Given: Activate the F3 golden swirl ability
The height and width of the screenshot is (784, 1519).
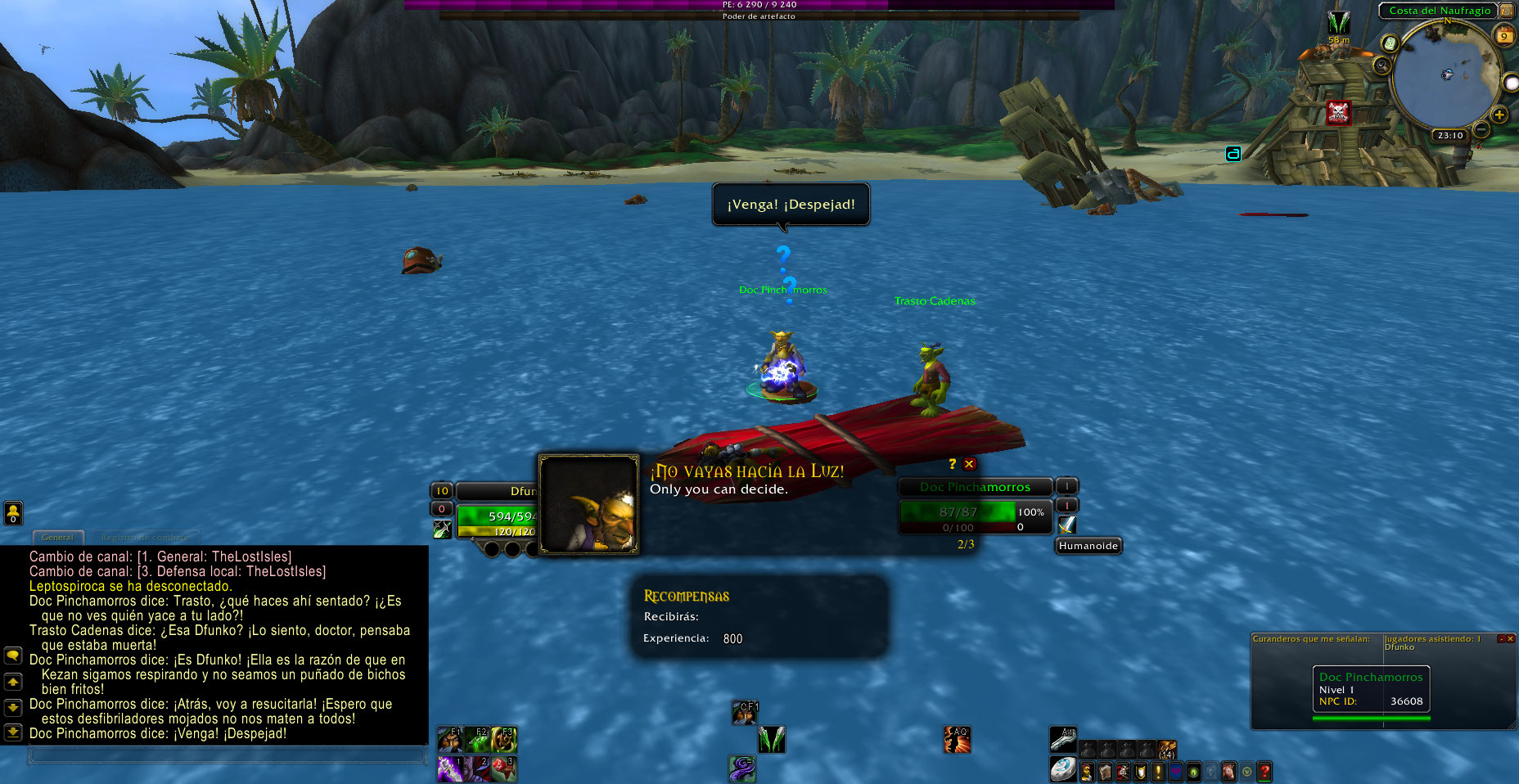Looking at the screenshot, I should coord(505,740).
